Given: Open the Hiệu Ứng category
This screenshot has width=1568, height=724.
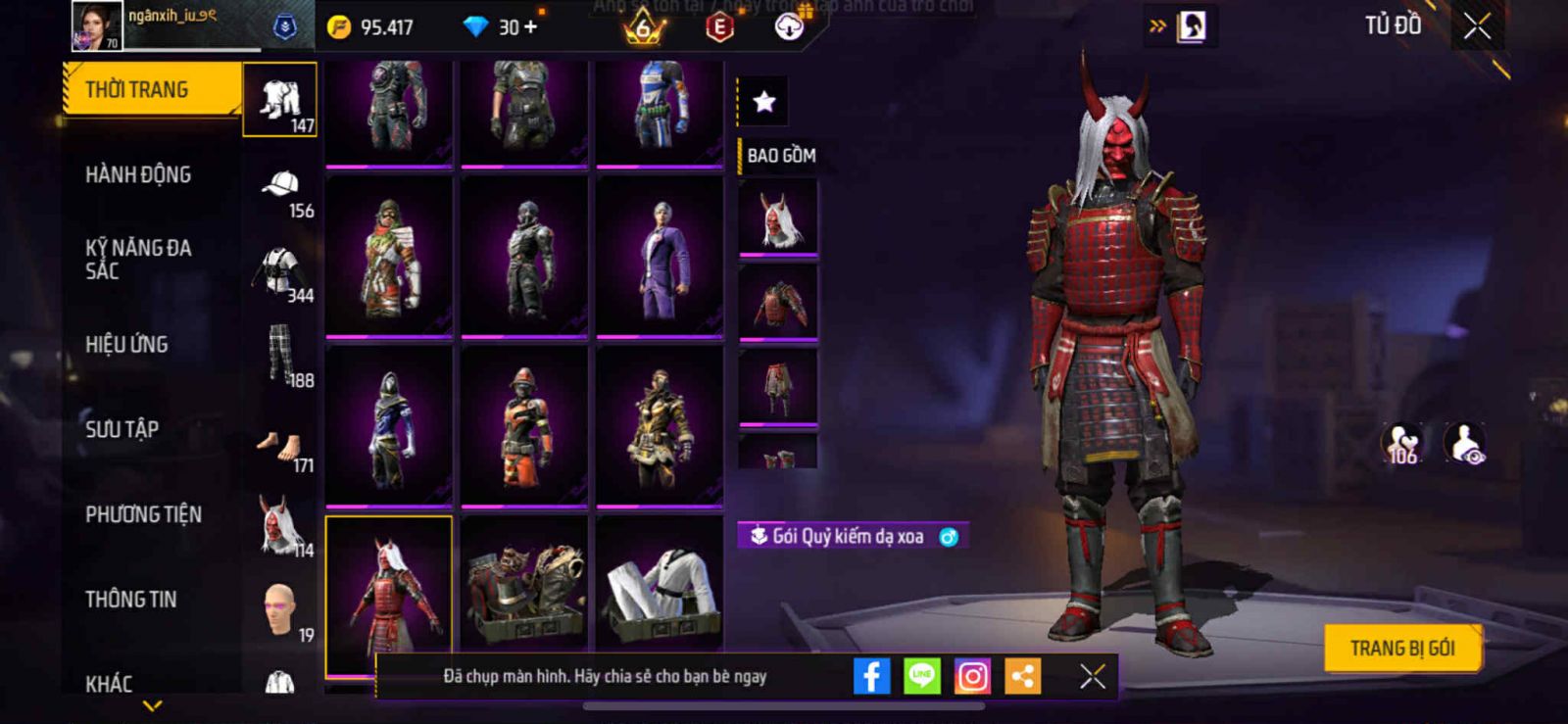Looking at the screenshot, I should pos(126,345).
